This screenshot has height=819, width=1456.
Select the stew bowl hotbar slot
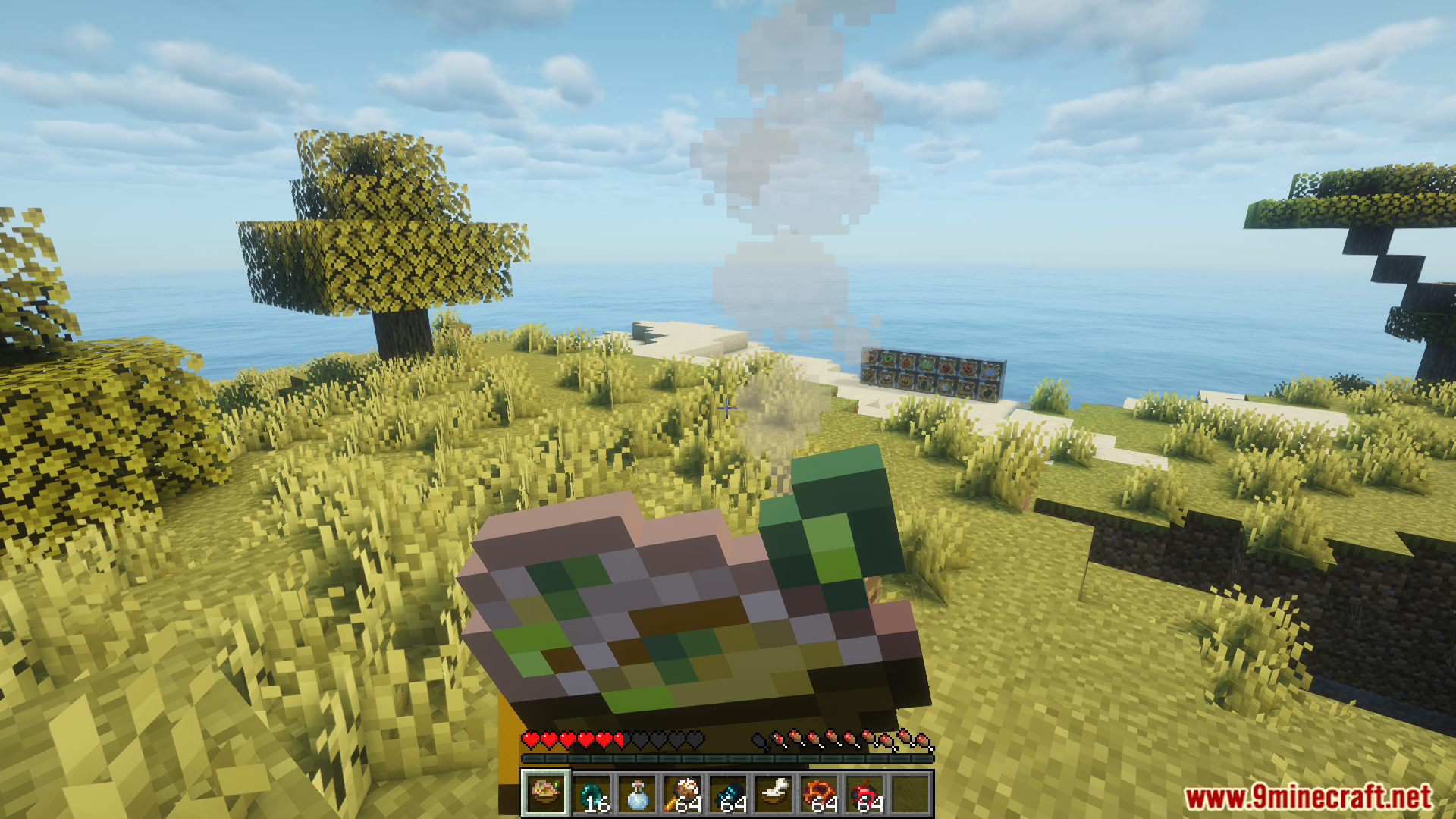coord(545,793)
